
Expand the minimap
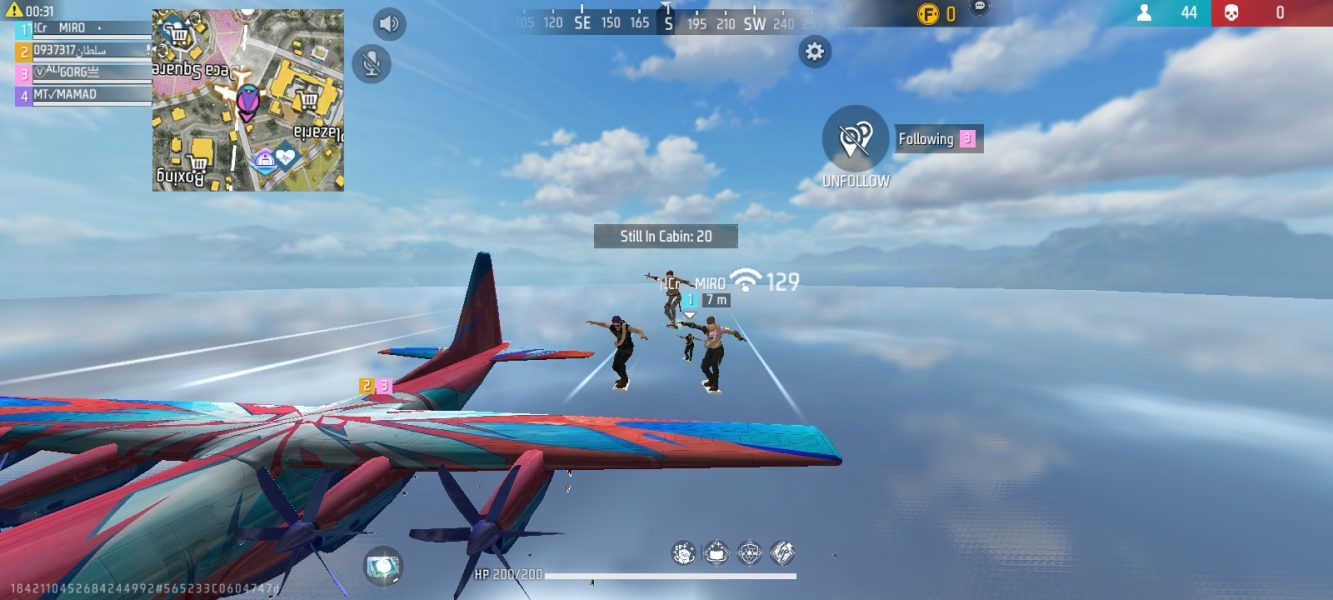coord(248,100)
